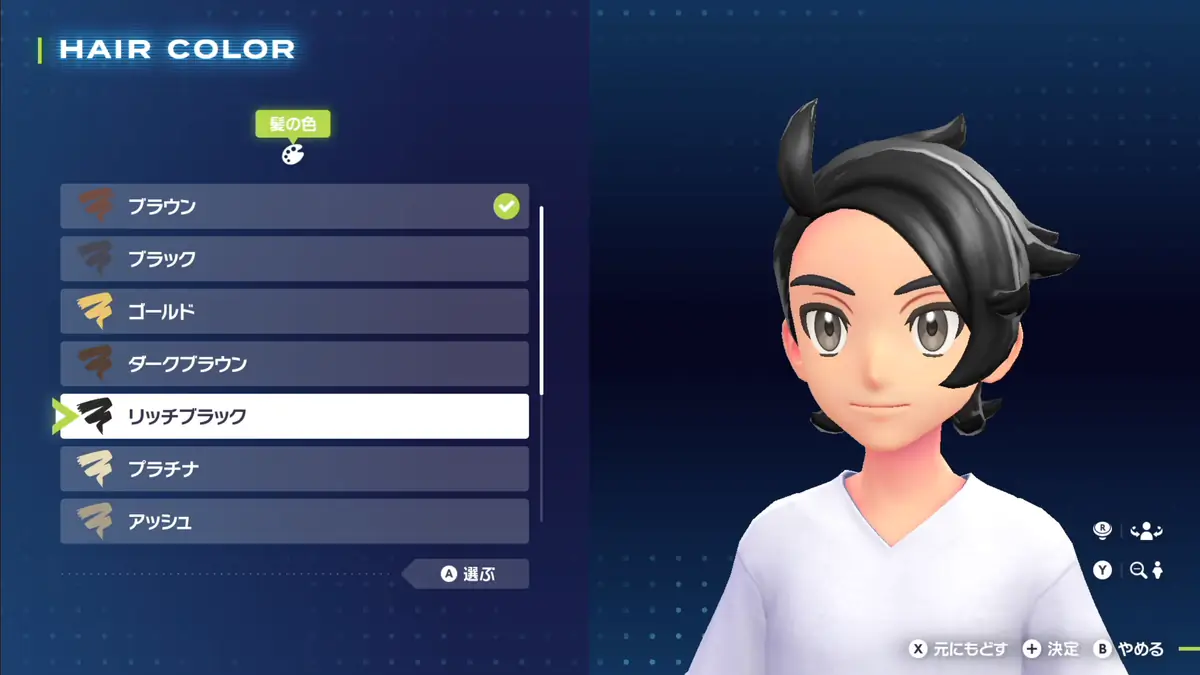Confirm with the 決定 button
Screen dimensions: 1200x675
pyautogui.click(x=1051, y=649)
